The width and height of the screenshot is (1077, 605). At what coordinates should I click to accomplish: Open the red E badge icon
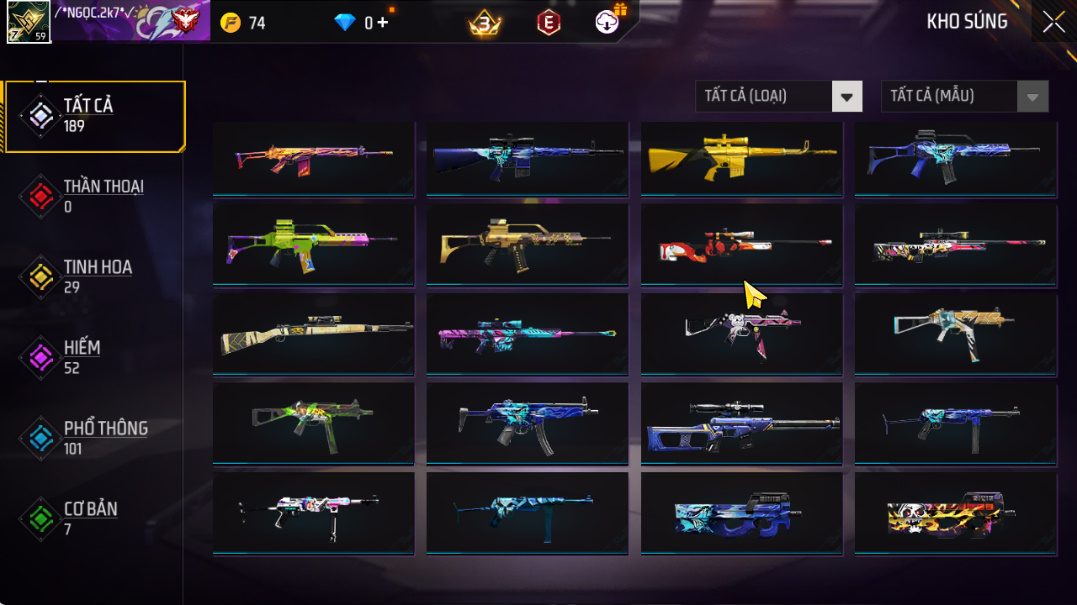[548, 22]
